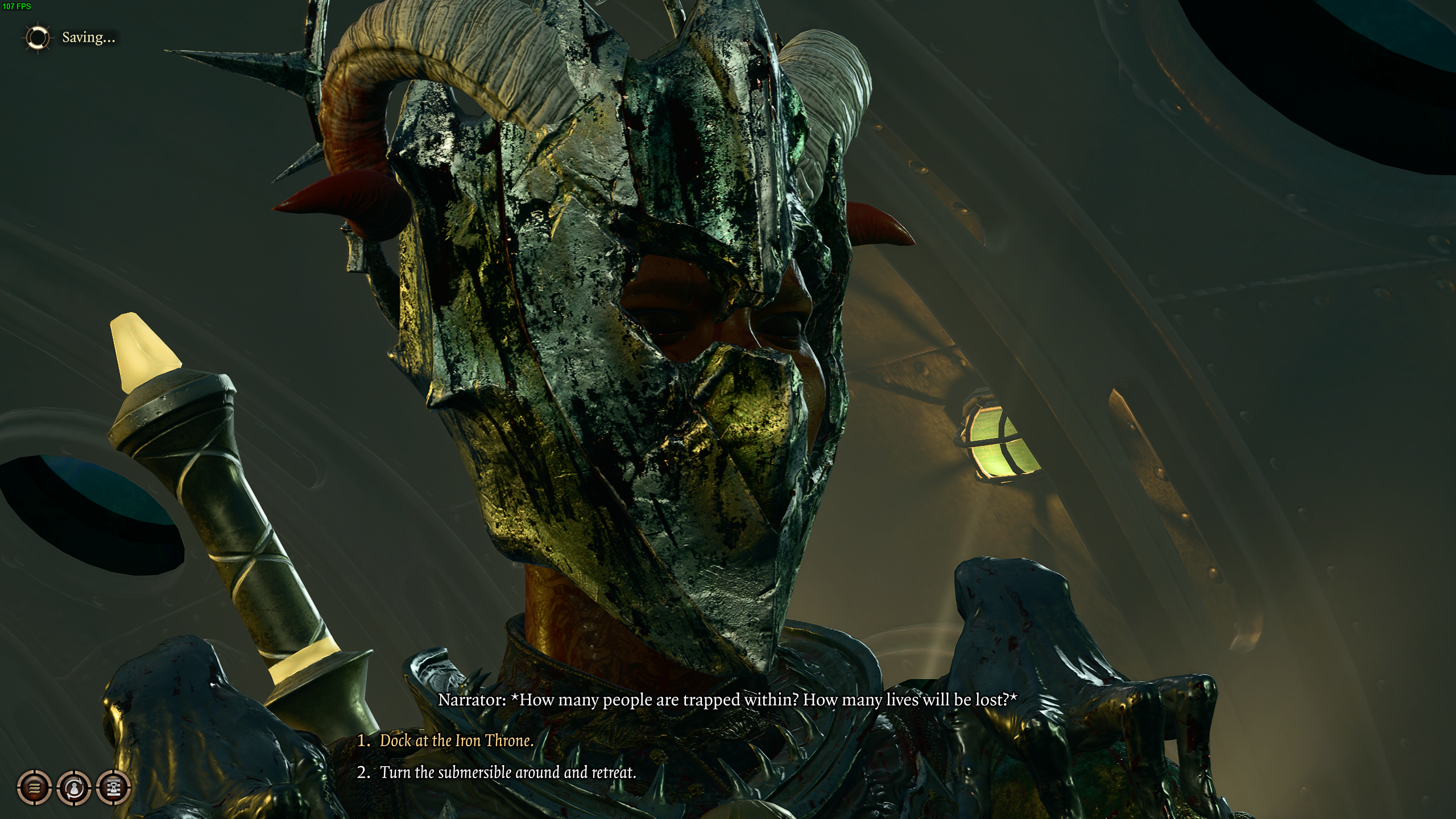
Task: Open the three-lines menu icon
Action: click(35, 788)
